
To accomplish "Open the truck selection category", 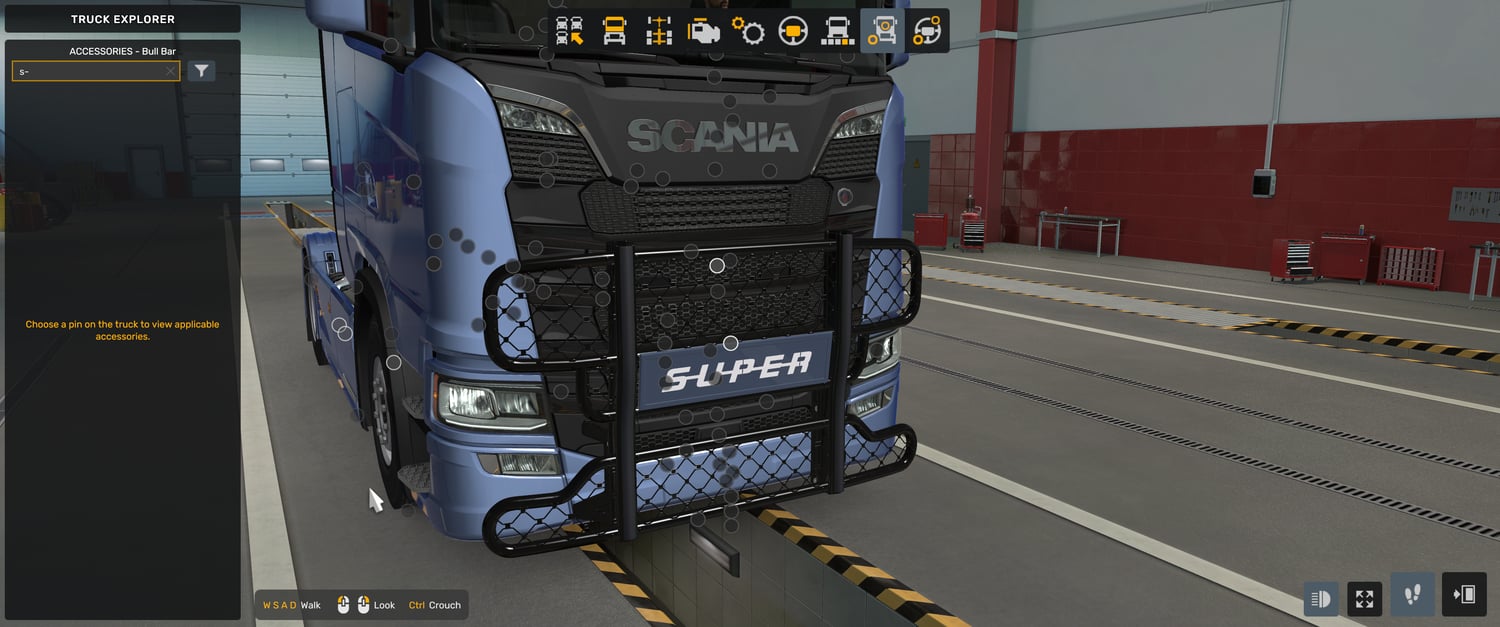I will coord(570,31).
